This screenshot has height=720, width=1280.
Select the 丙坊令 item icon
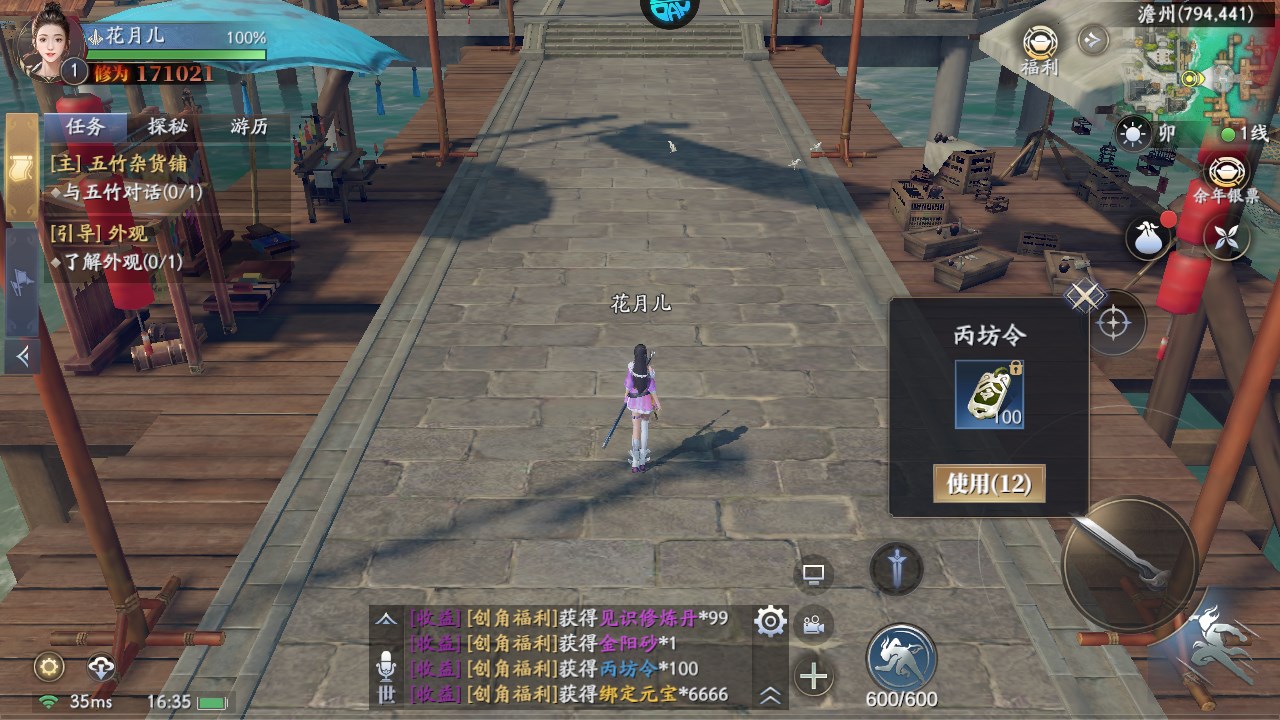click(988, 394)
